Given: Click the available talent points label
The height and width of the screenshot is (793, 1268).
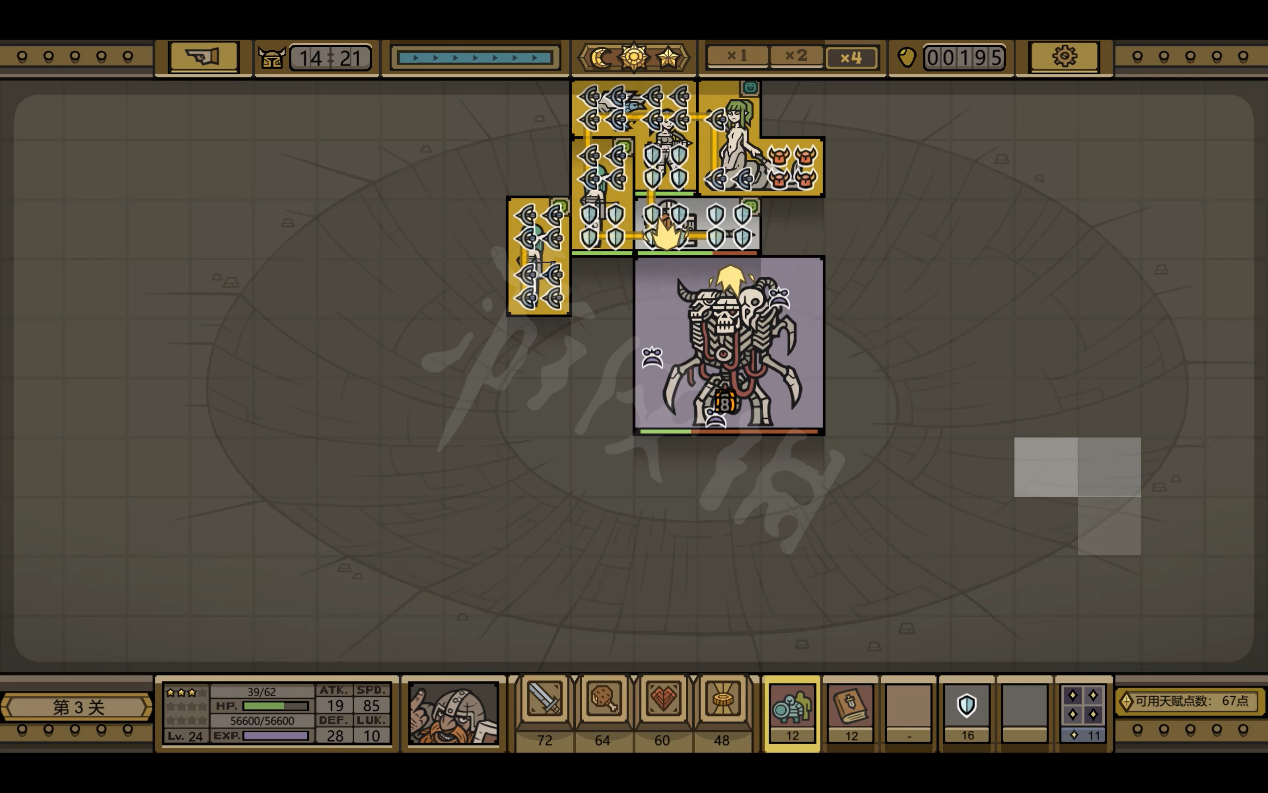Looking at the screenshot, I should click(1190, 701).
